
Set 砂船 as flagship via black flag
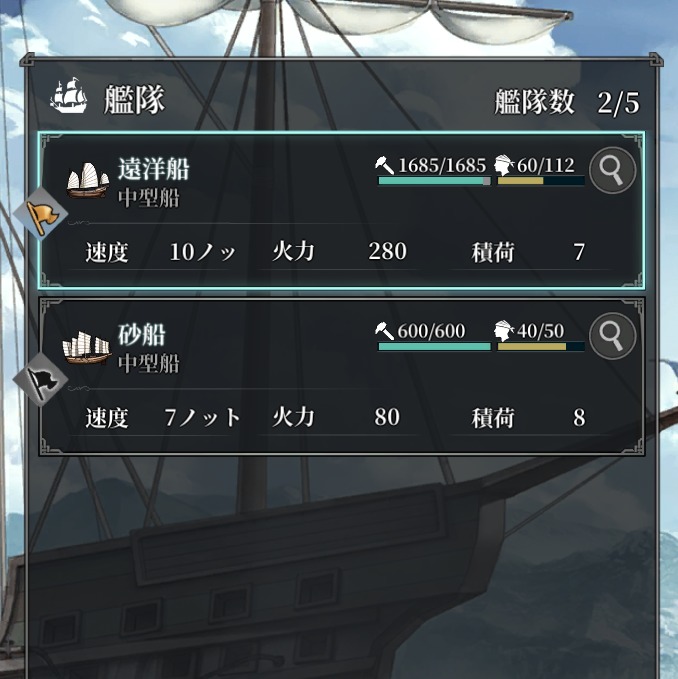[x=42, y=380]
